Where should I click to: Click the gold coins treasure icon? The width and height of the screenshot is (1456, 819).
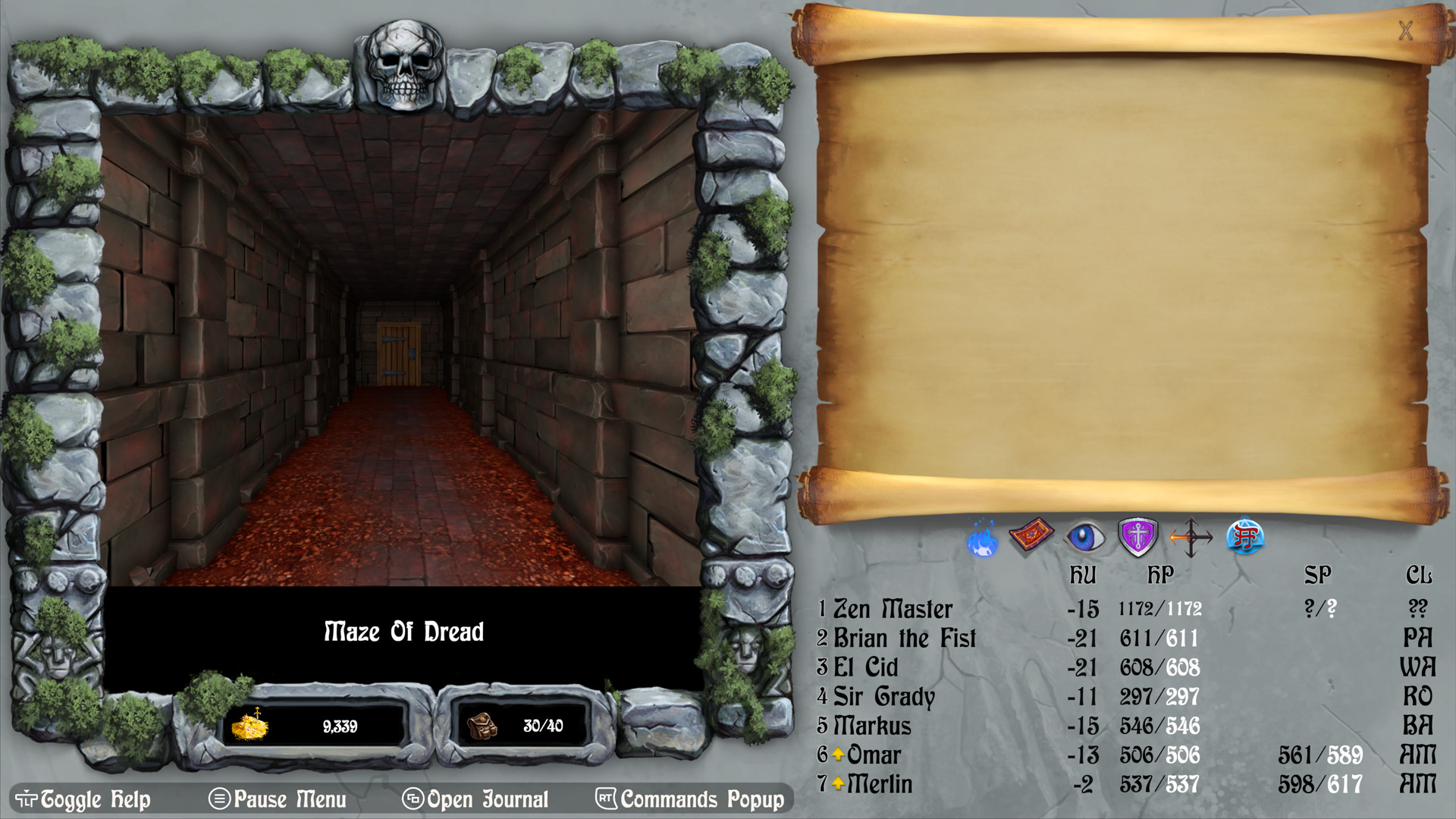(250, 726)
